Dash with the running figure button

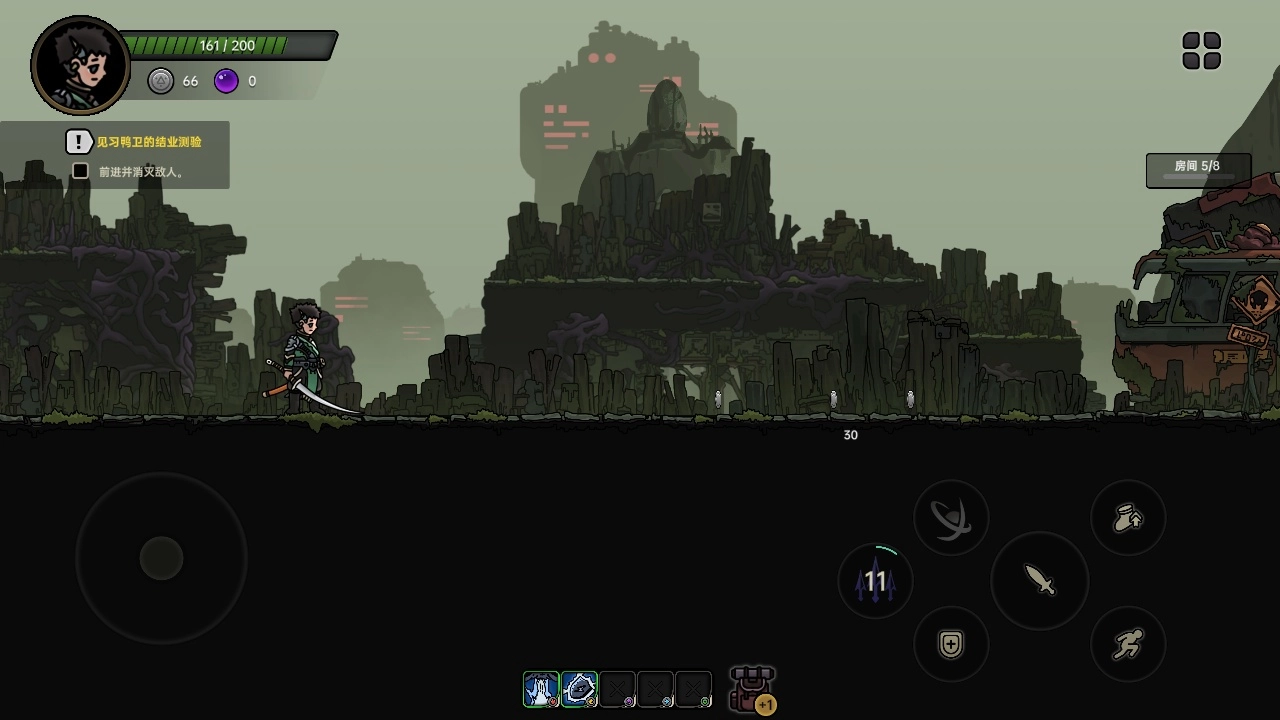point(1128,645)
